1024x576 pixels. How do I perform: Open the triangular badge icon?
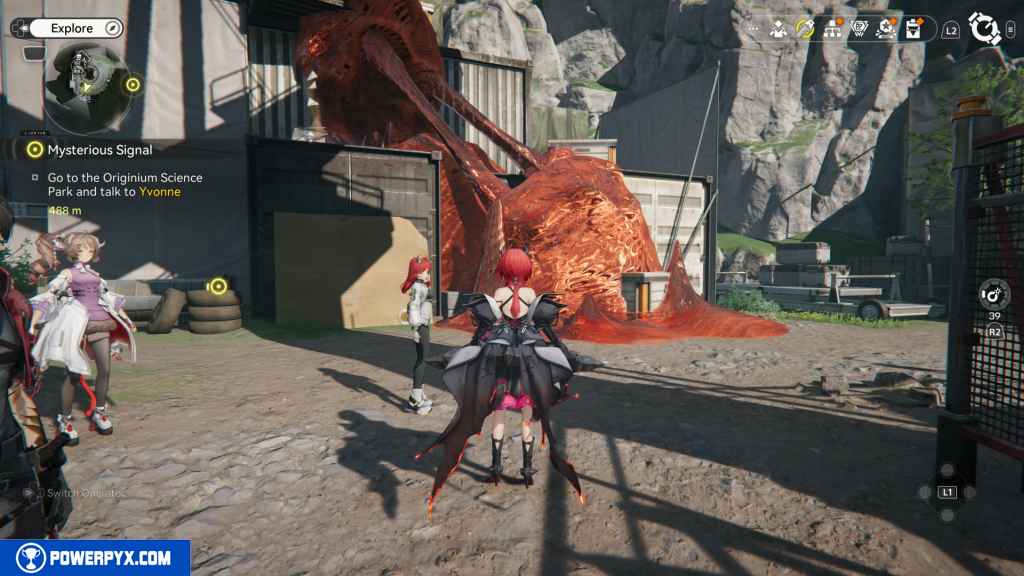858,29
